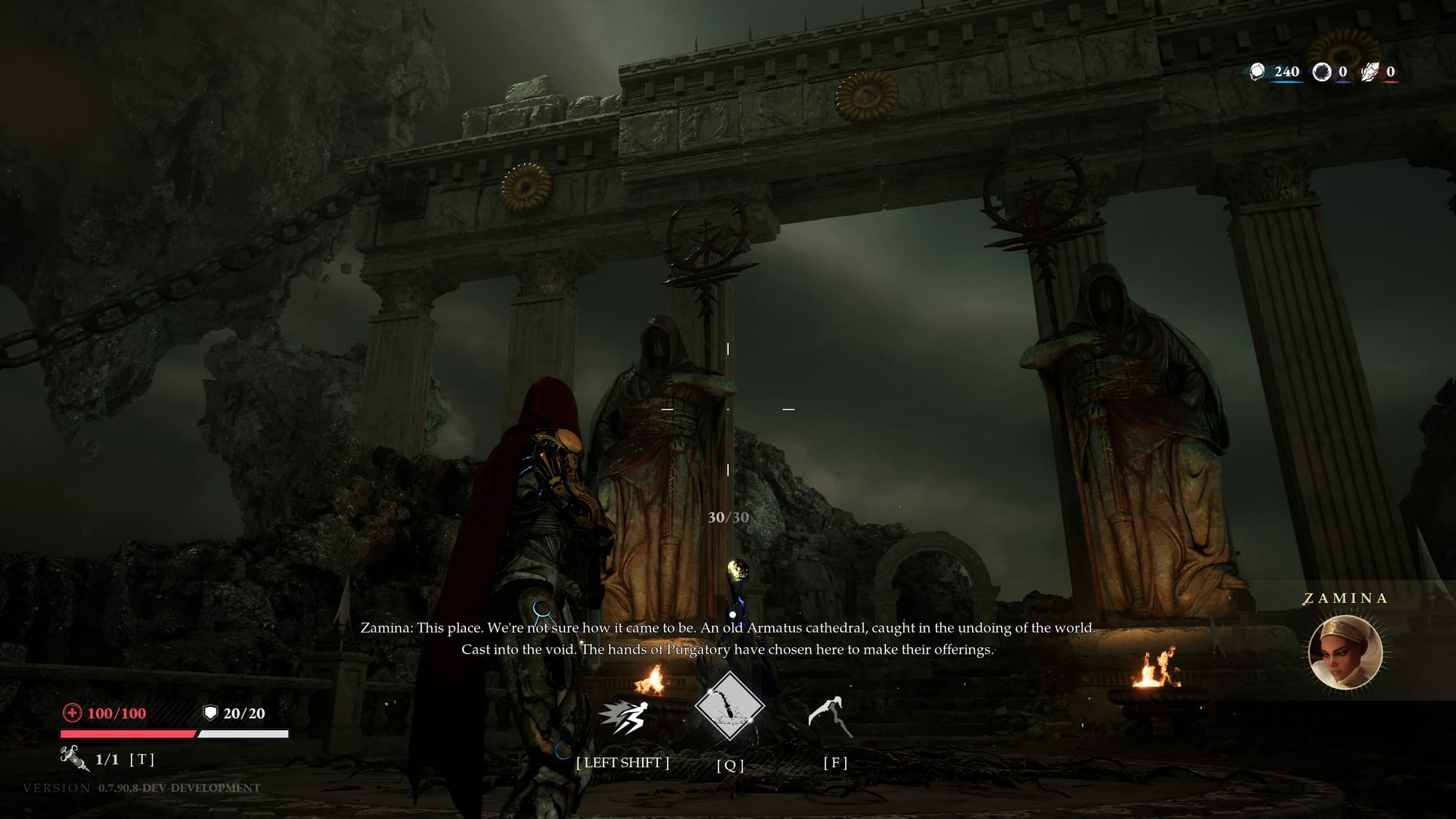Click Zamina's speaker portrait
The image size is (1456, 819).
coord(1345,652)
